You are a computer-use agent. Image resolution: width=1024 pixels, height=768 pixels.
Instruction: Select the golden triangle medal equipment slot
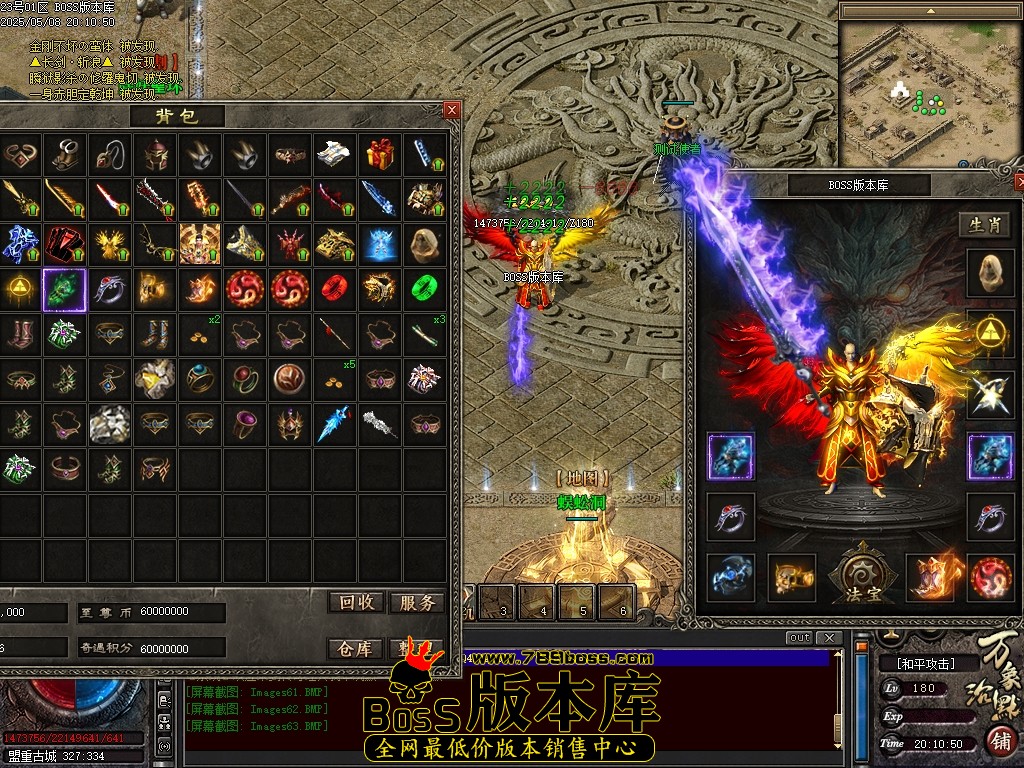pyautogui.click(x=990, y=333)
